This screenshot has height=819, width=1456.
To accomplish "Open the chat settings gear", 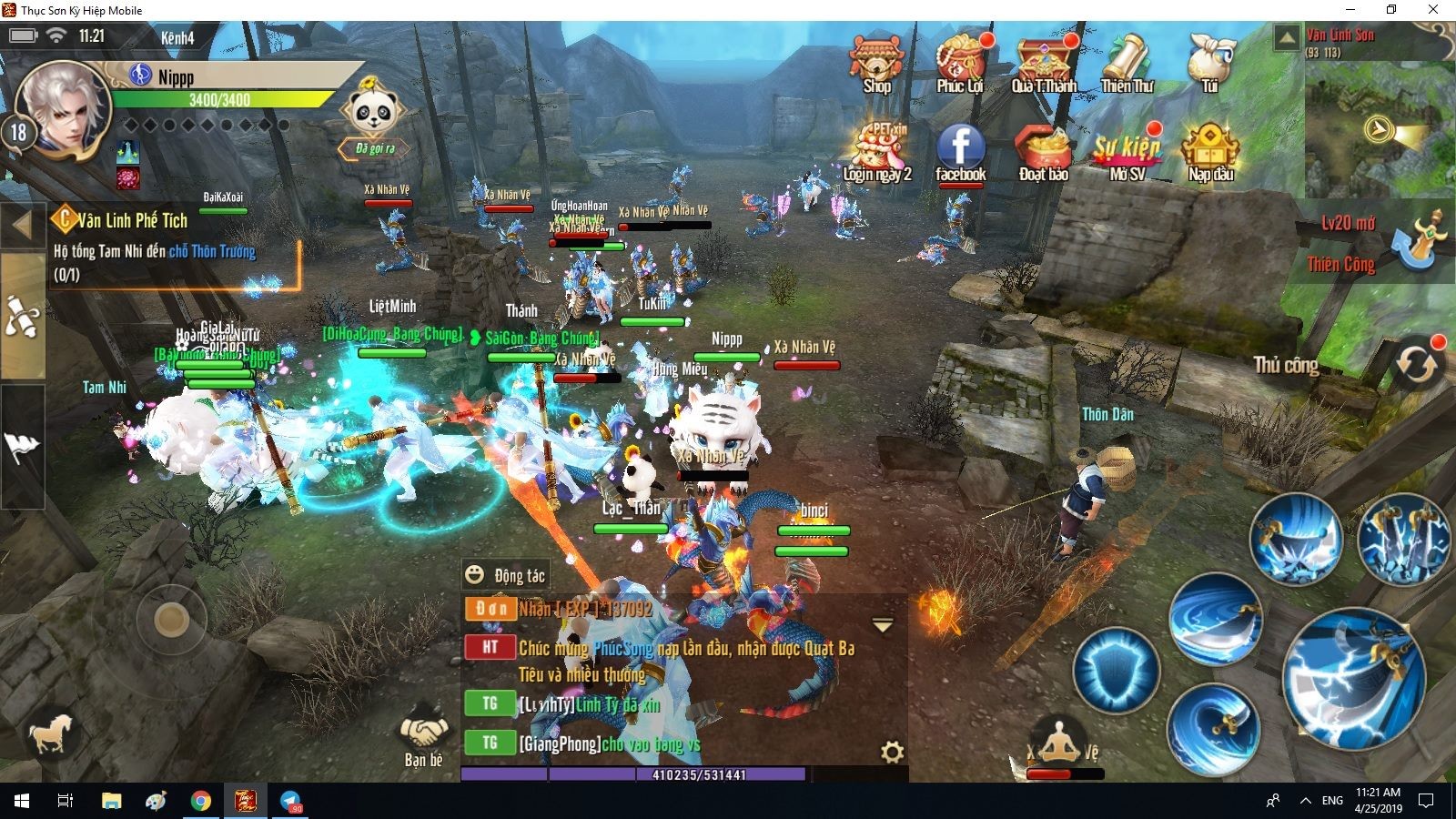I will tap(892, 752).
